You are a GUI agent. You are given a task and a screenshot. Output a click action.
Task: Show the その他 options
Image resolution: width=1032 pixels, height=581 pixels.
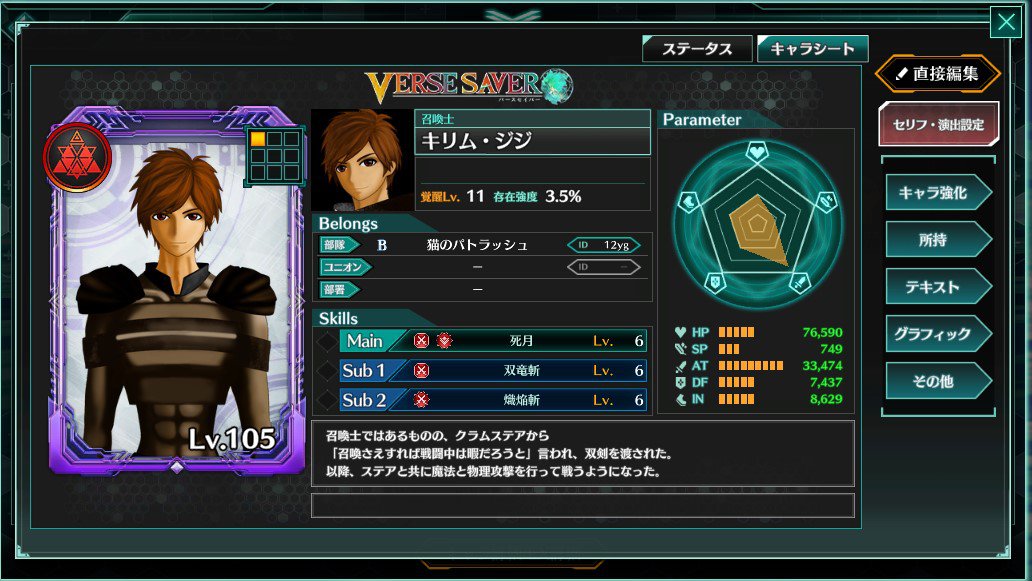pos(935,381)
